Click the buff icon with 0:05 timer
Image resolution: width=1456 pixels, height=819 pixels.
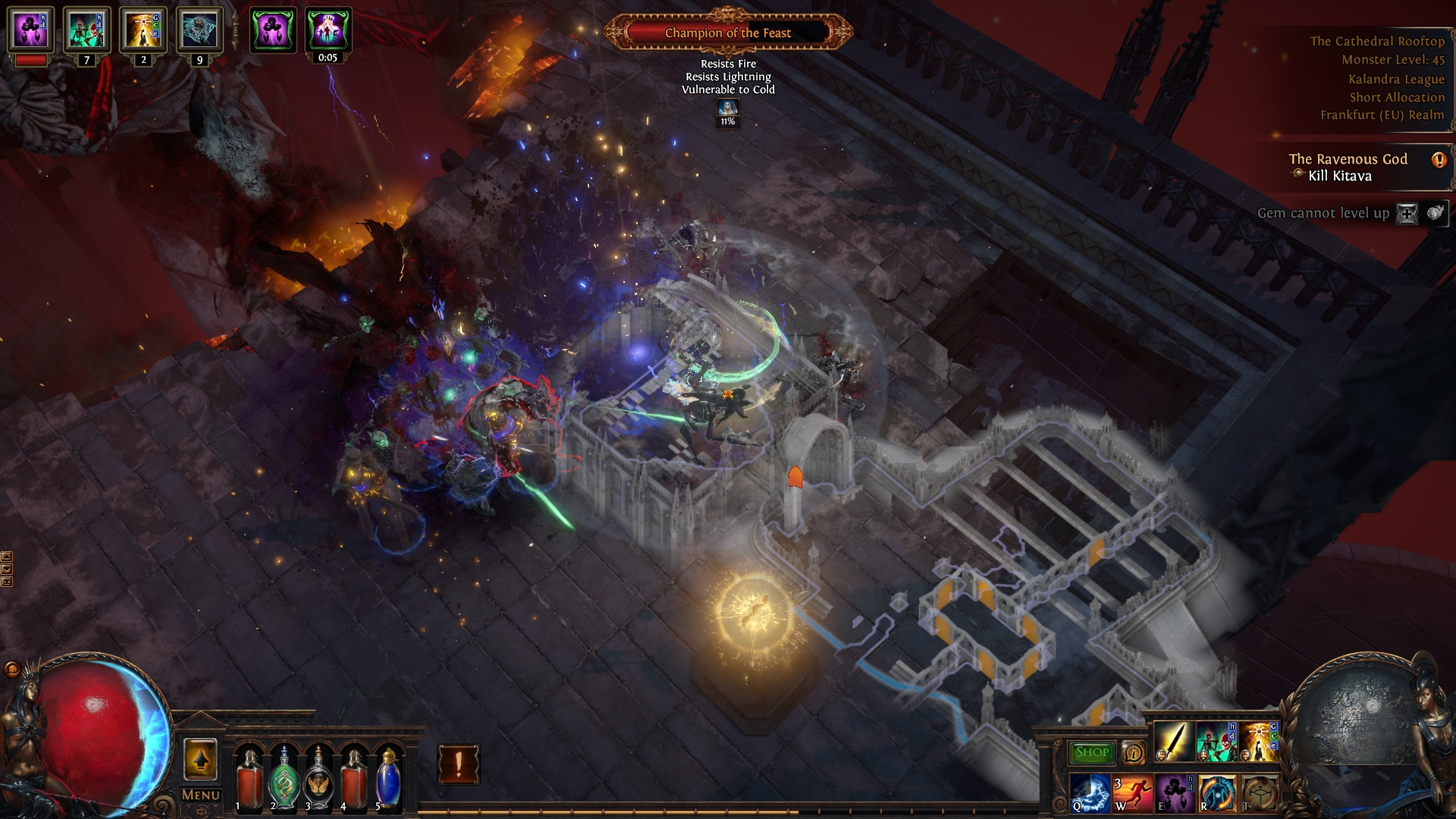pyautogui.click(x=328, y=30)
